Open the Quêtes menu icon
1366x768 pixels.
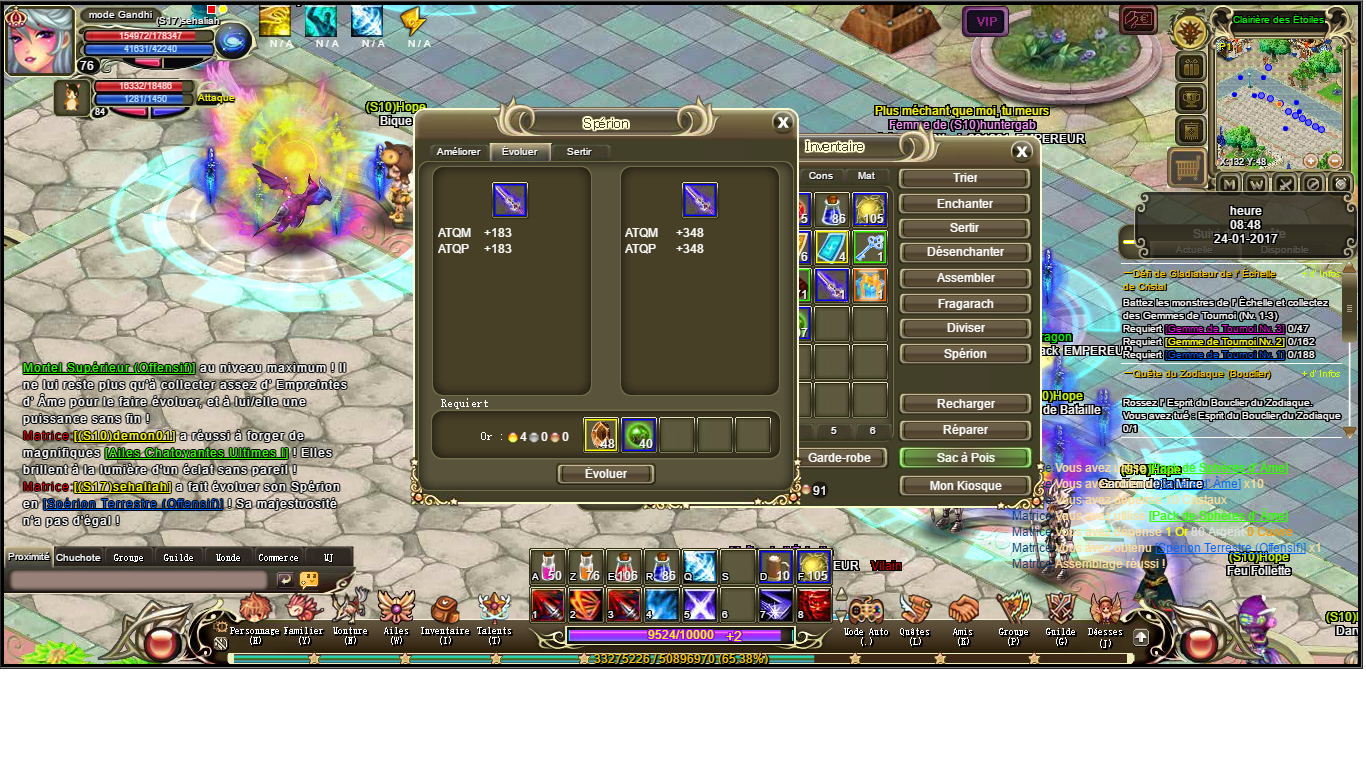(x=915, y=613)
